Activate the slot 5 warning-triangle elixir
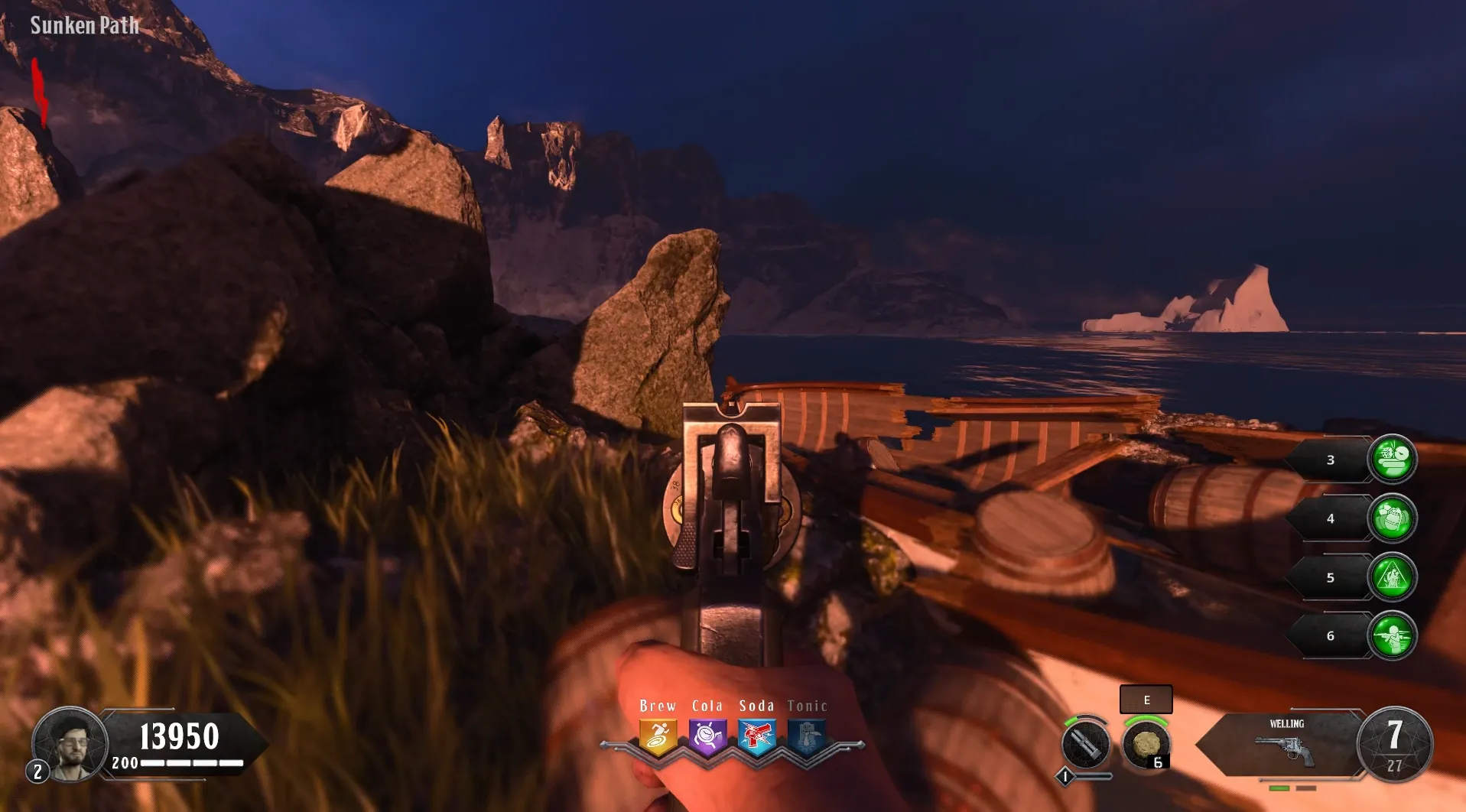Screen dimensions: 1466x812 (1392, 577)
